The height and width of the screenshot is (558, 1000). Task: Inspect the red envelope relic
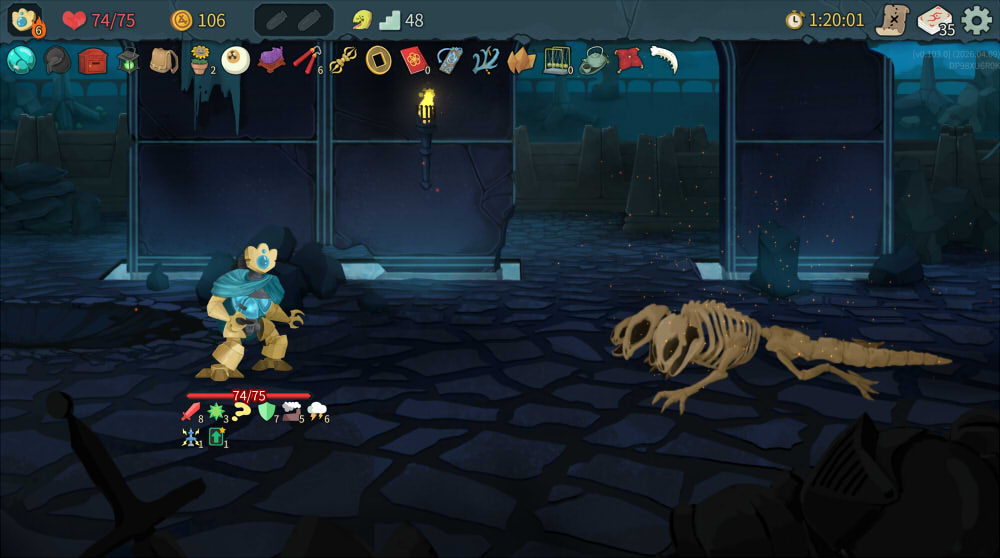click(x=414, y=60)
